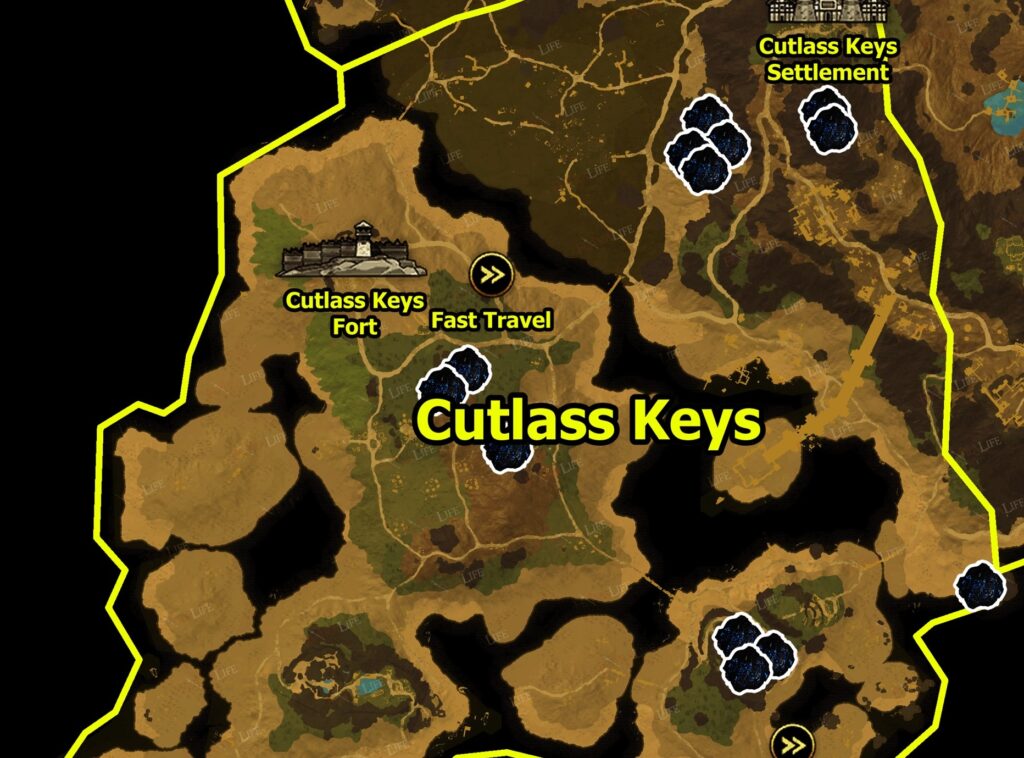Click the ore node under the Cutlass Keys title
The height and width of the screenshot is (758, 1024).
pyautogui.click(x=506, y=454)
